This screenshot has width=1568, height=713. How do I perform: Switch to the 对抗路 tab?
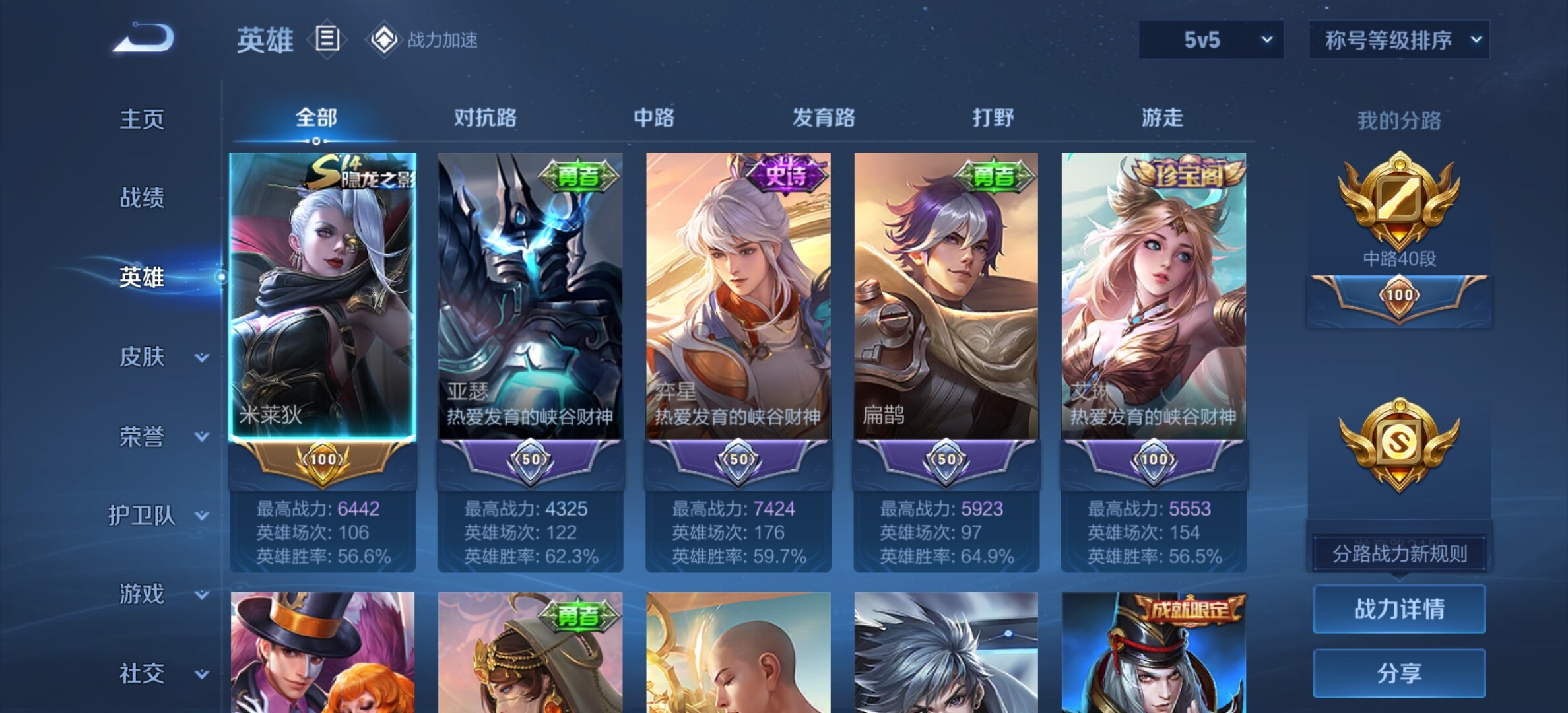(485, 118)
